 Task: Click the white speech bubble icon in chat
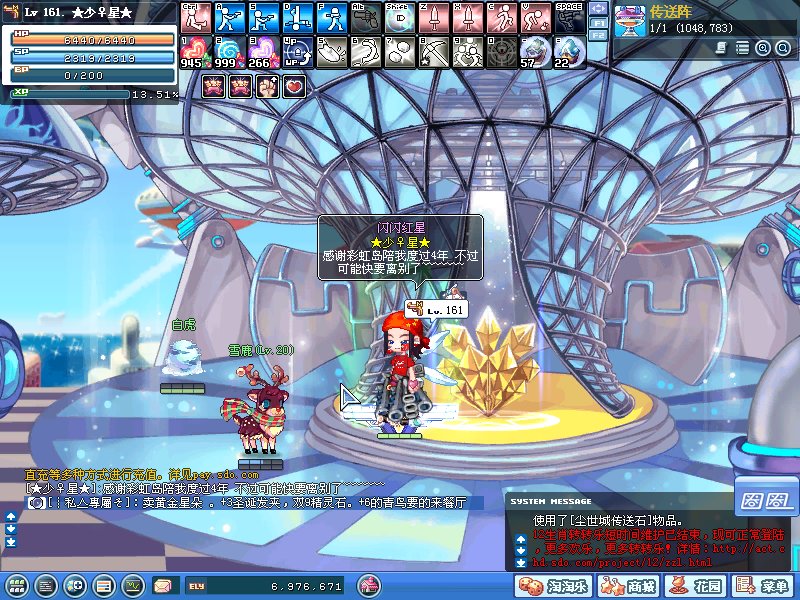tap(36, 504)
